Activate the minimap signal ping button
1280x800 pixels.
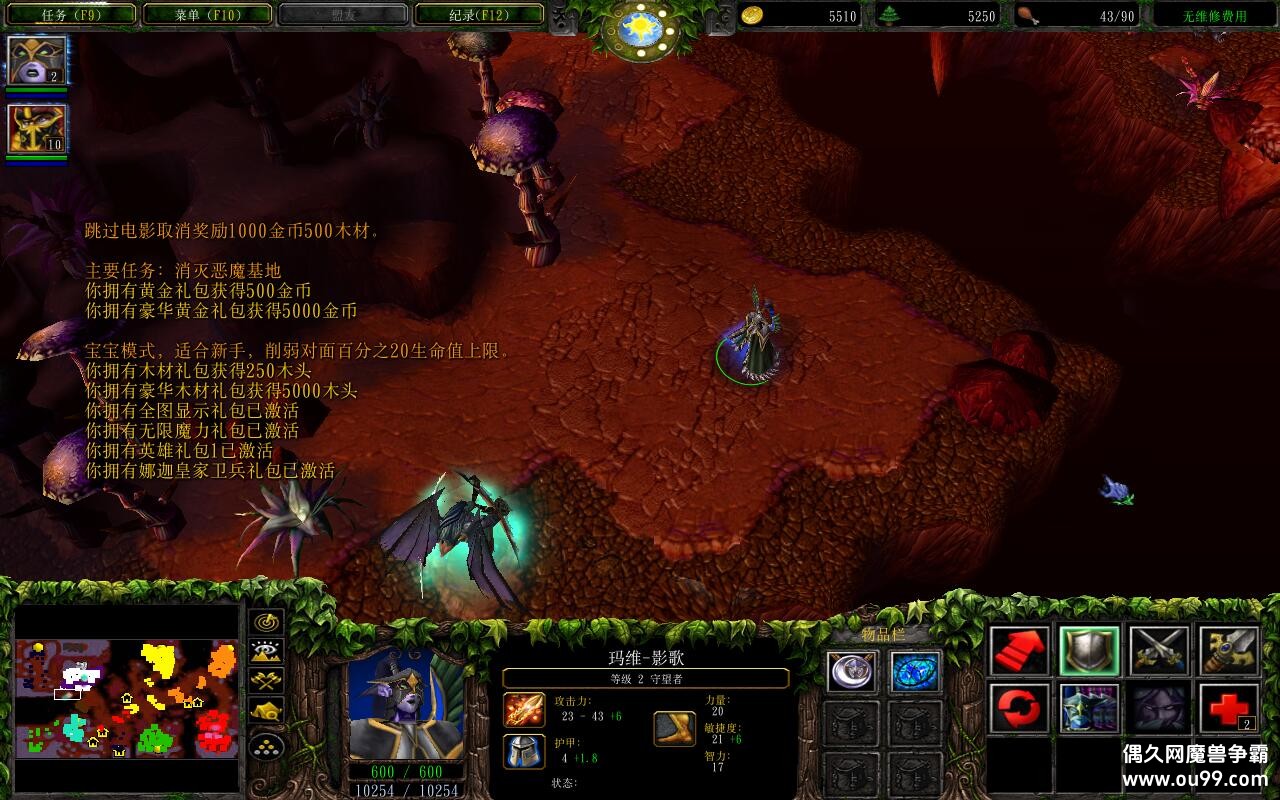coord(267,622)
